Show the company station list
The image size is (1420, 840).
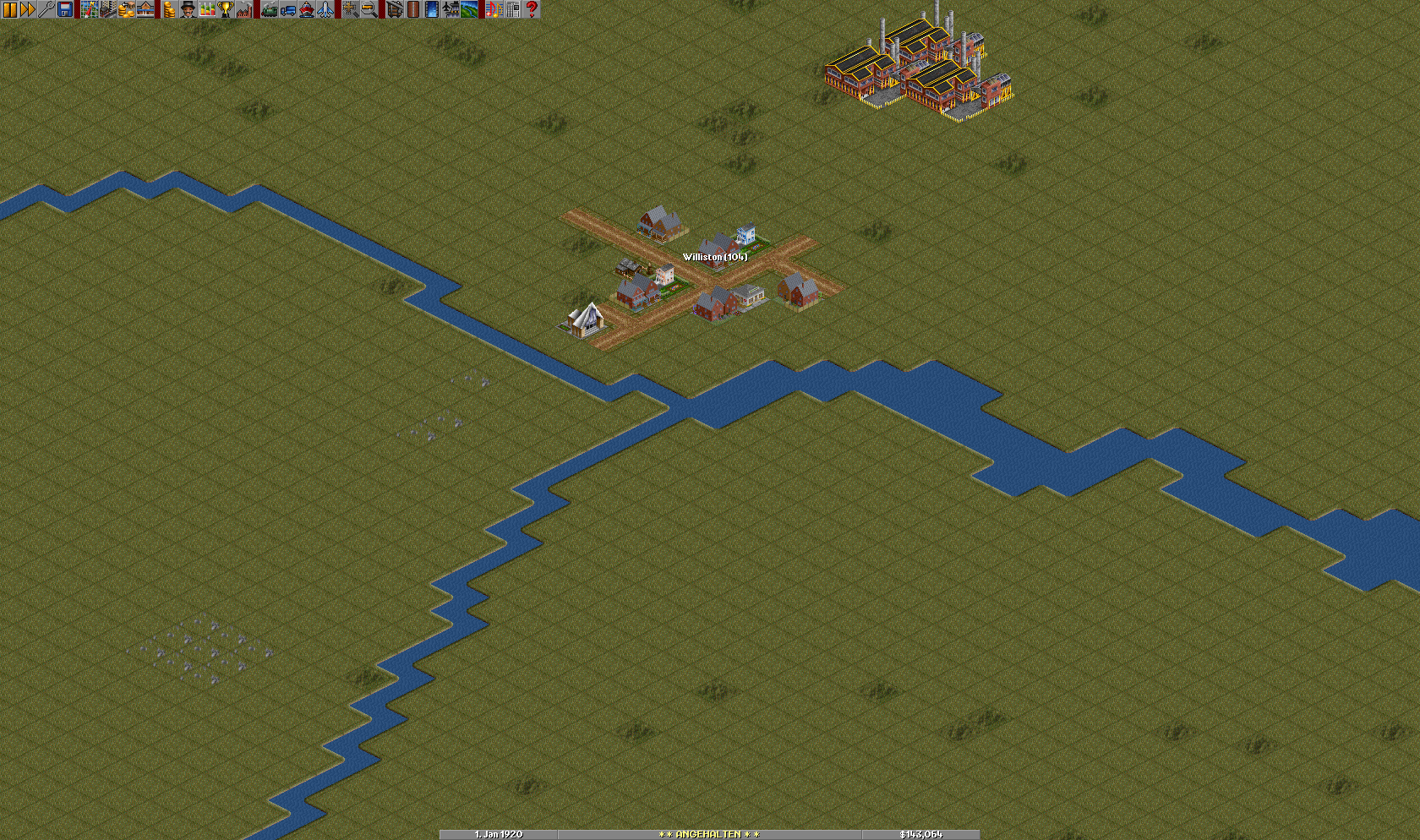tap(145, 9)
